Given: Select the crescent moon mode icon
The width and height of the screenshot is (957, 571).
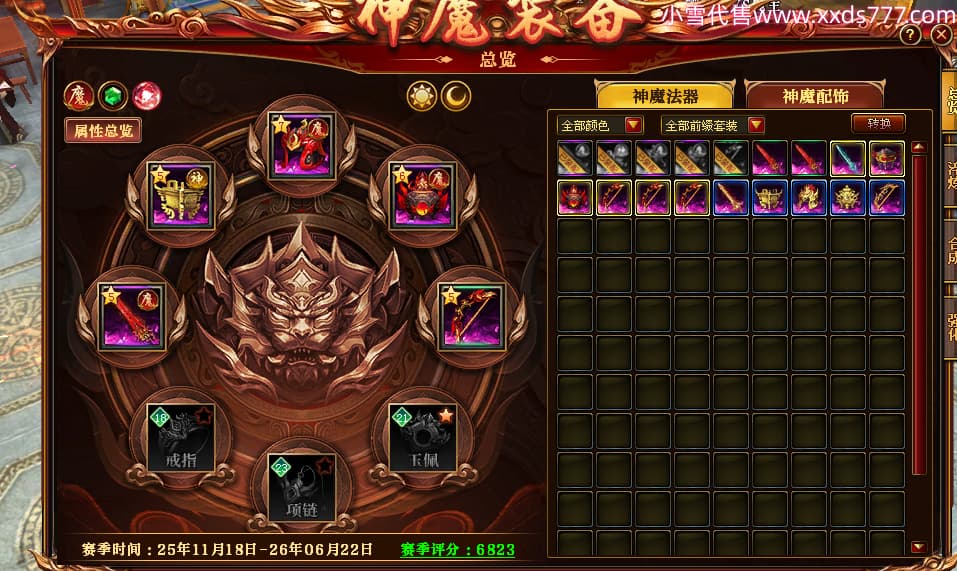Looking at the screenshot, I should pos(456,96).
